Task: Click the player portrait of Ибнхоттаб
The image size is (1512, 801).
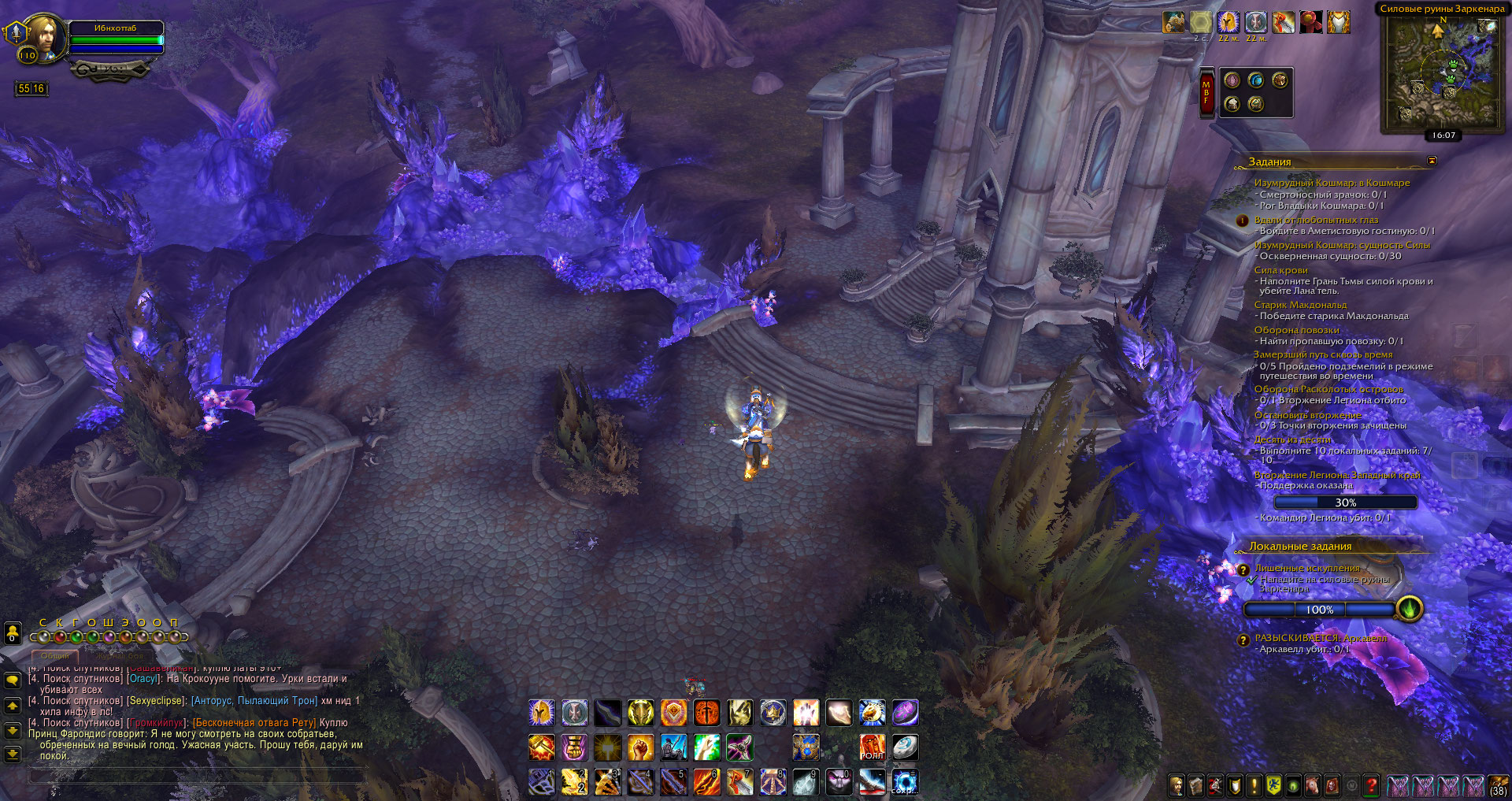Action: pos(43,35)
